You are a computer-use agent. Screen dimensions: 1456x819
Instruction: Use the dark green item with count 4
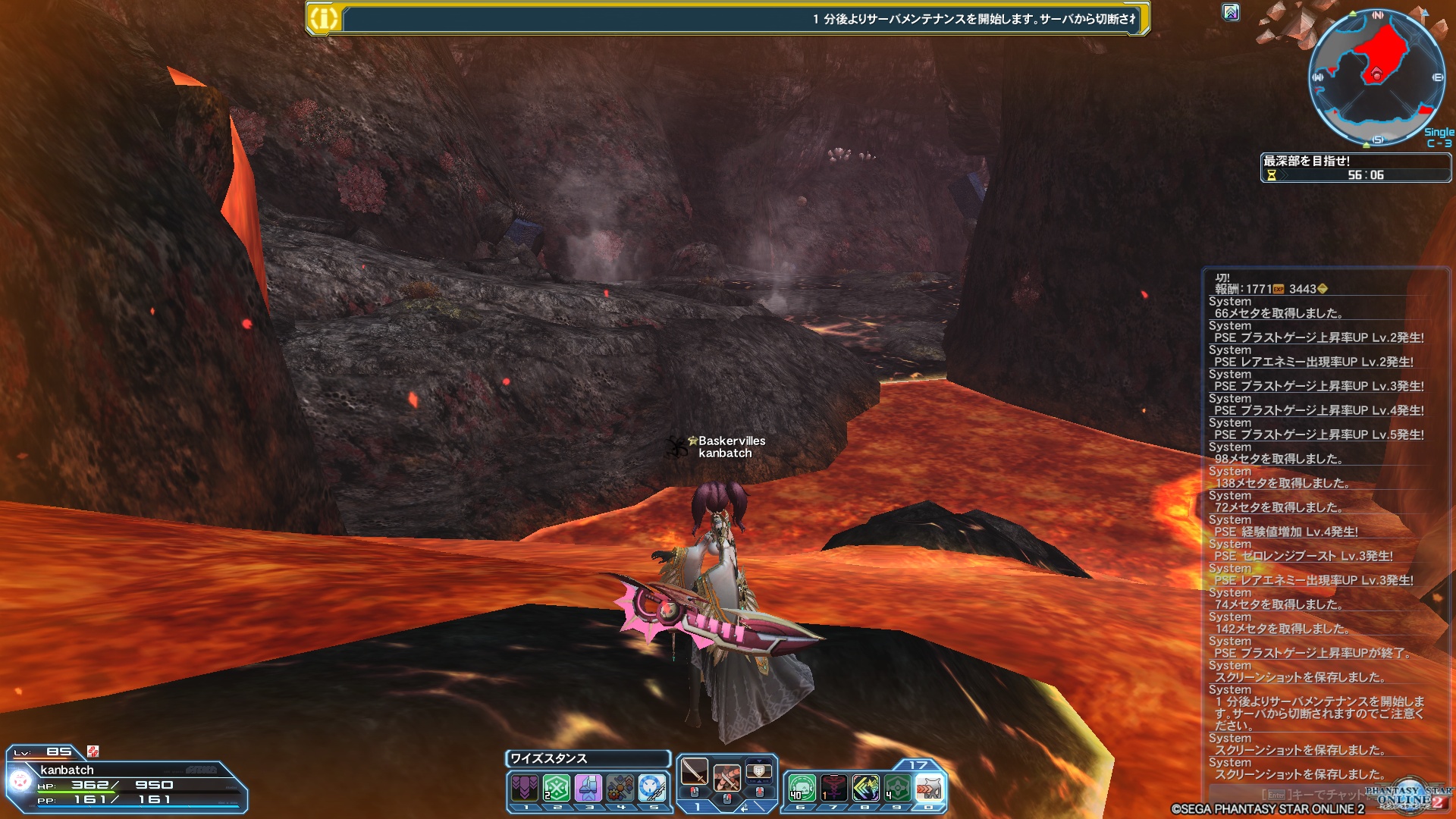tap(897, 788)
